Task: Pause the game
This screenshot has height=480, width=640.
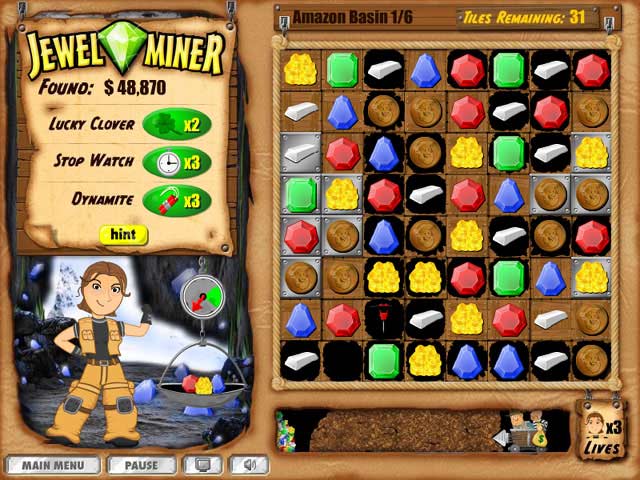Action: (141, 465)
